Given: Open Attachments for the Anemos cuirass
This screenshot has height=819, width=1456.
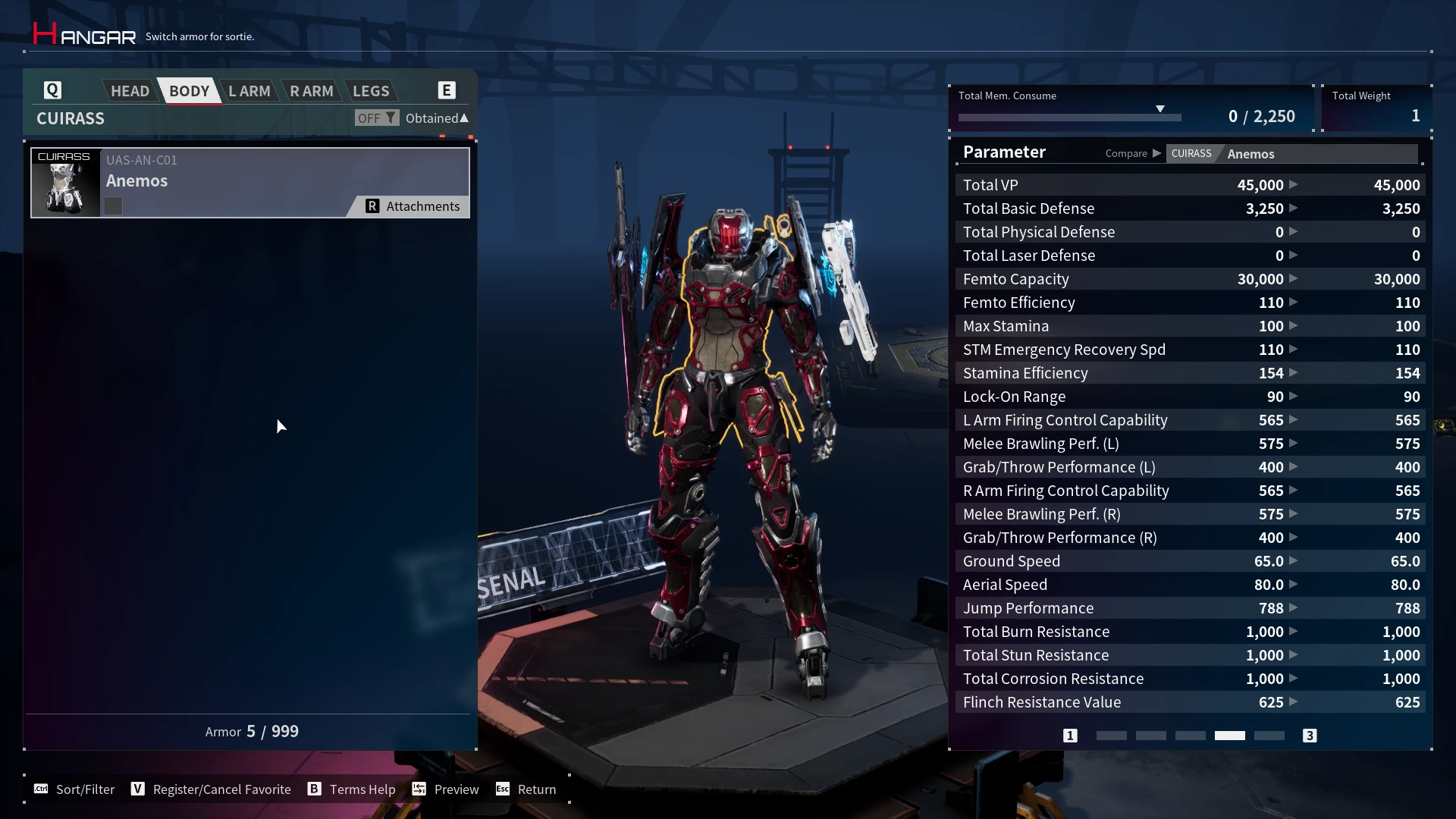Looking at the screenshot, I should coord(413,206).
